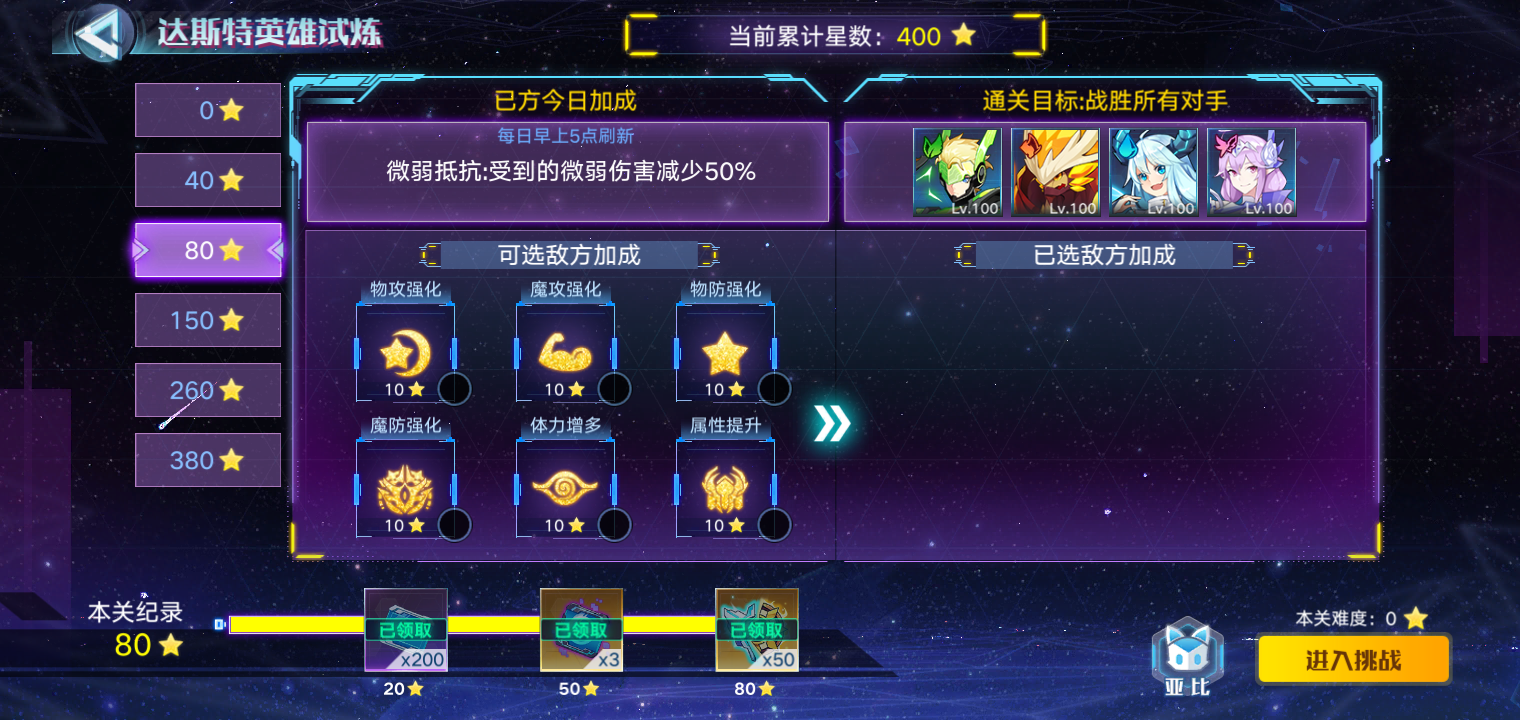Switch to the 150★ tier

207,320
